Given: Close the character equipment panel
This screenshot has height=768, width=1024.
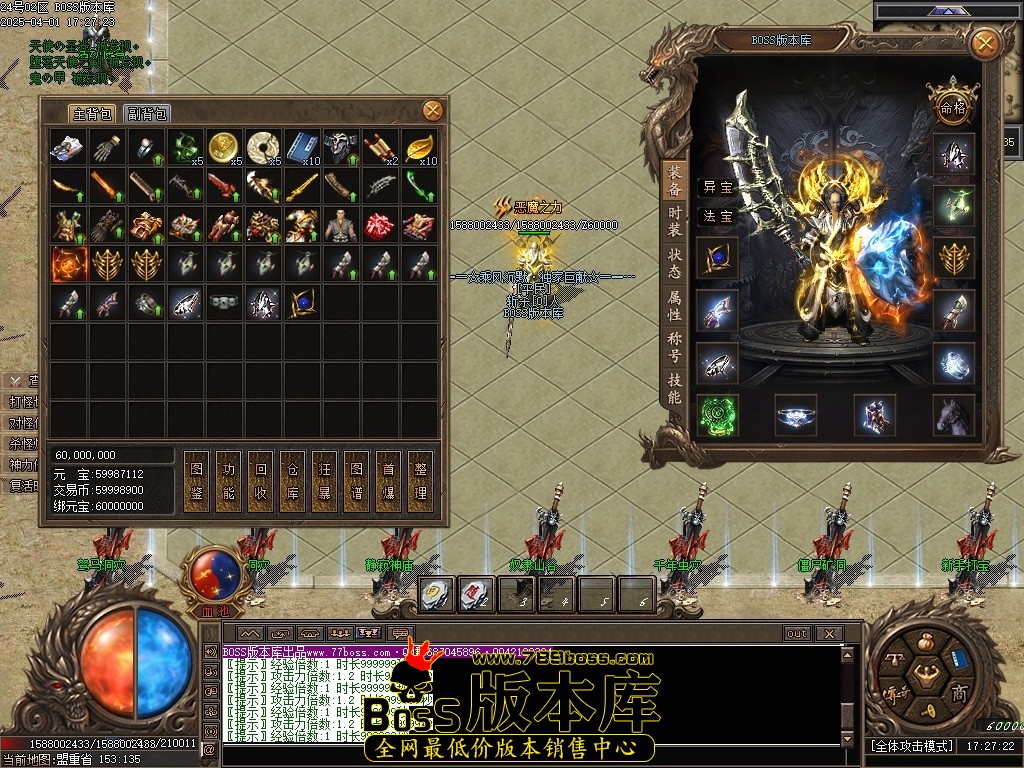Looking at the screenshot, I should 985,43.
